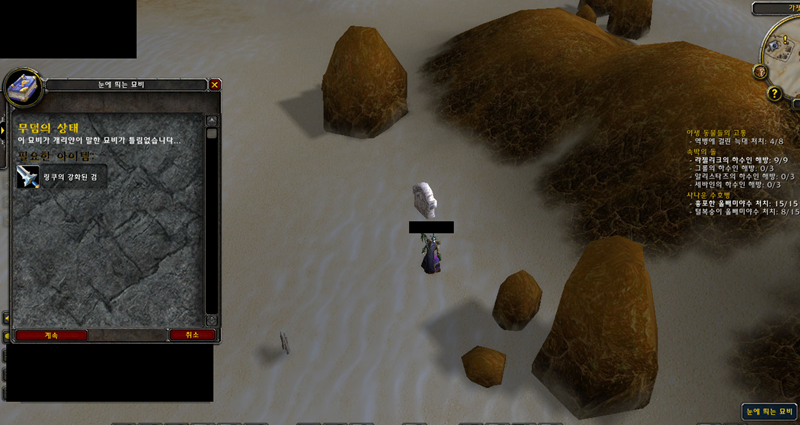
Task: Click the zone name bar above minimap
Action: [x=776, y=8]
